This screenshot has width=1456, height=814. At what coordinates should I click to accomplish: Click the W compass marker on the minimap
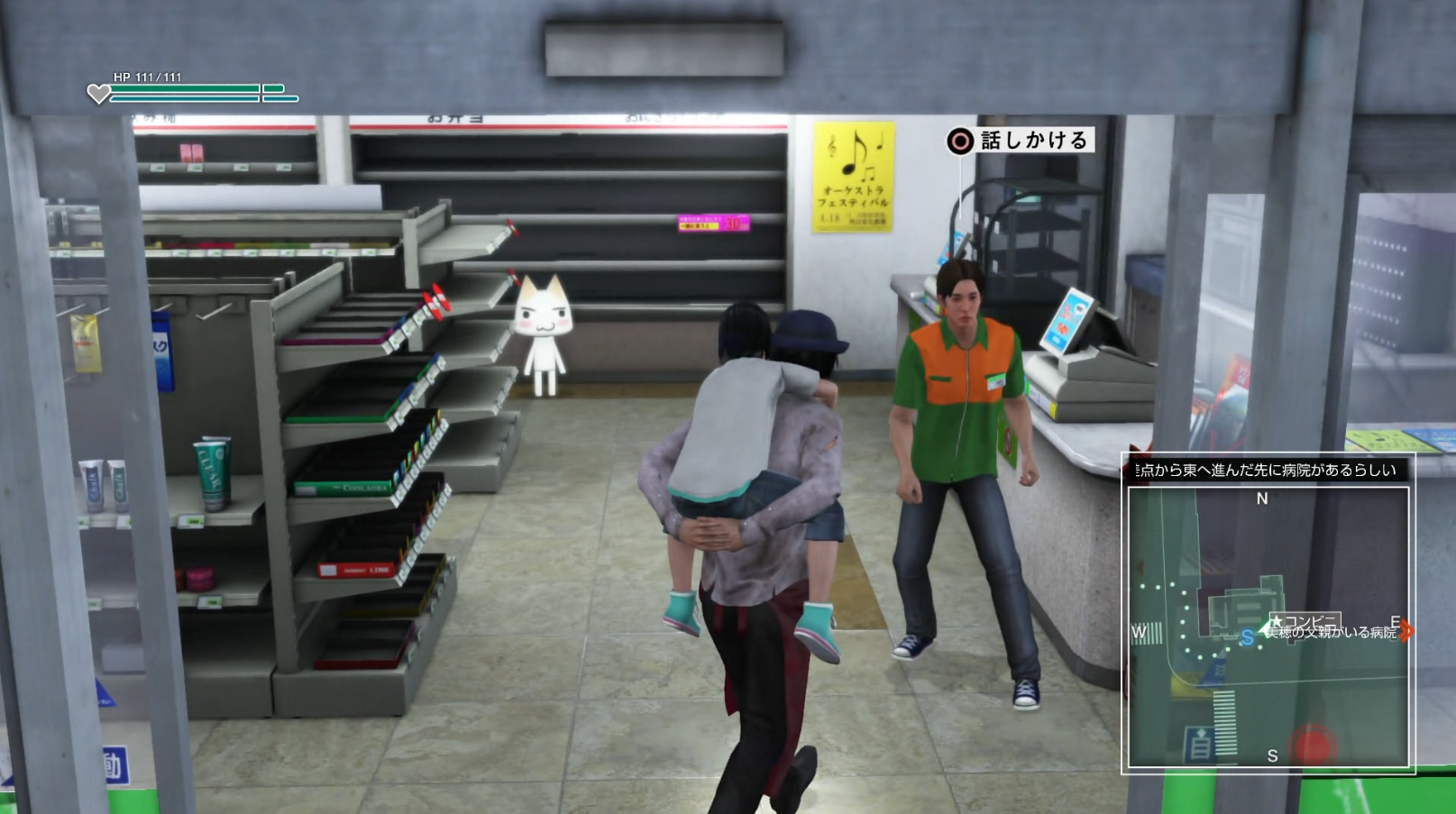[1138, 633]
